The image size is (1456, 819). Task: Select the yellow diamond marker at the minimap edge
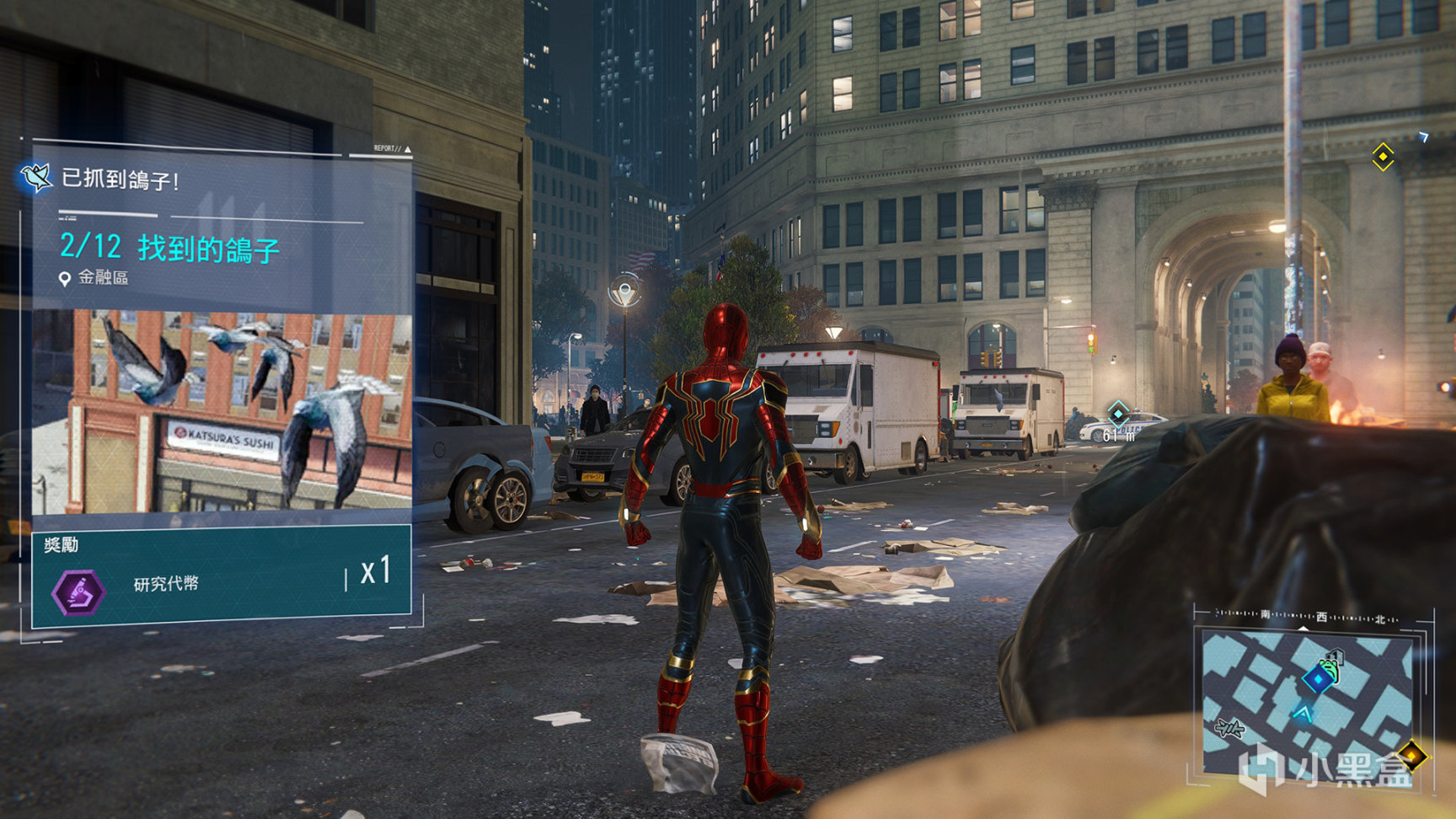tap(1412, 754)
